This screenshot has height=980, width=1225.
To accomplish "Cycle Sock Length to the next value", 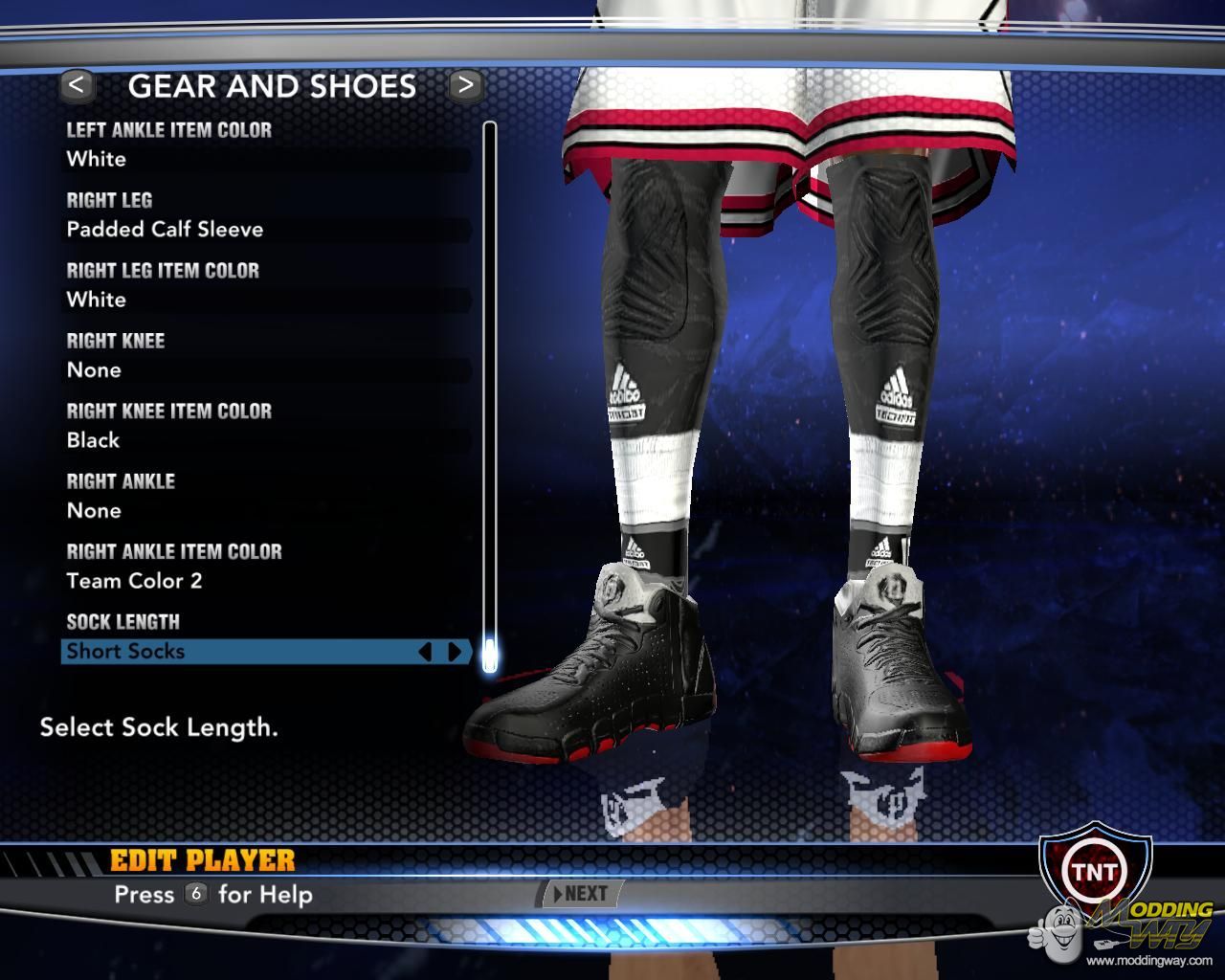I will (x=455, y=652).
